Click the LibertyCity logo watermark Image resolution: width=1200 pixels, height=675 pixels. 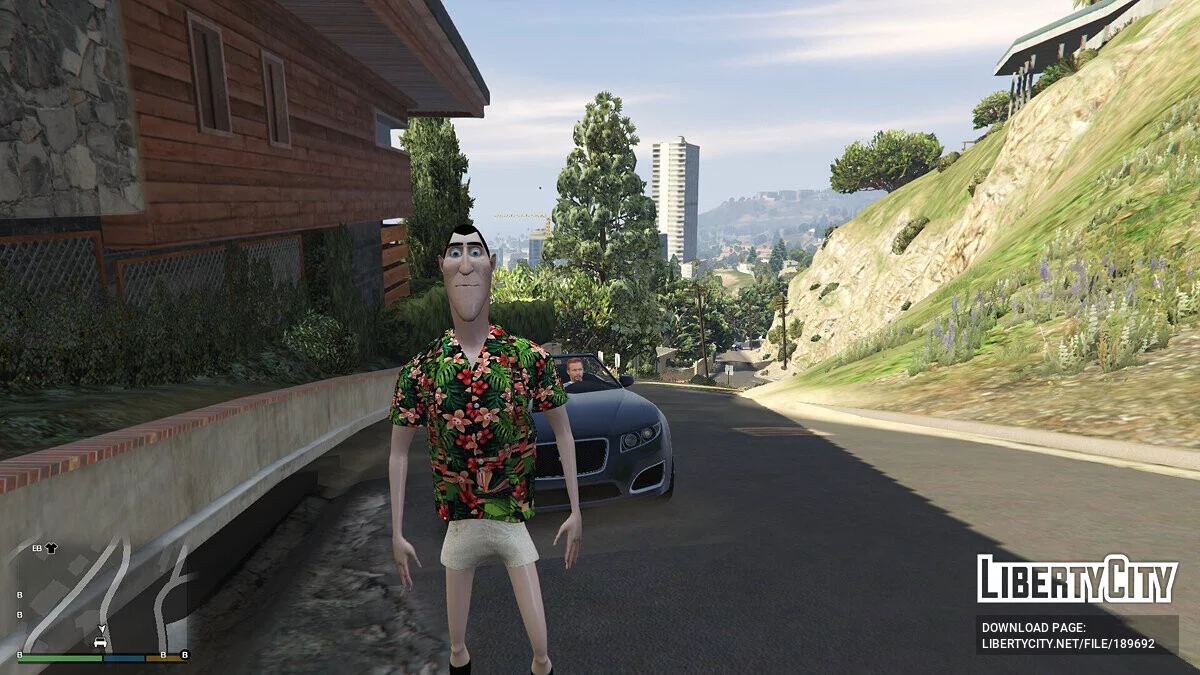tap(1076, 579)
